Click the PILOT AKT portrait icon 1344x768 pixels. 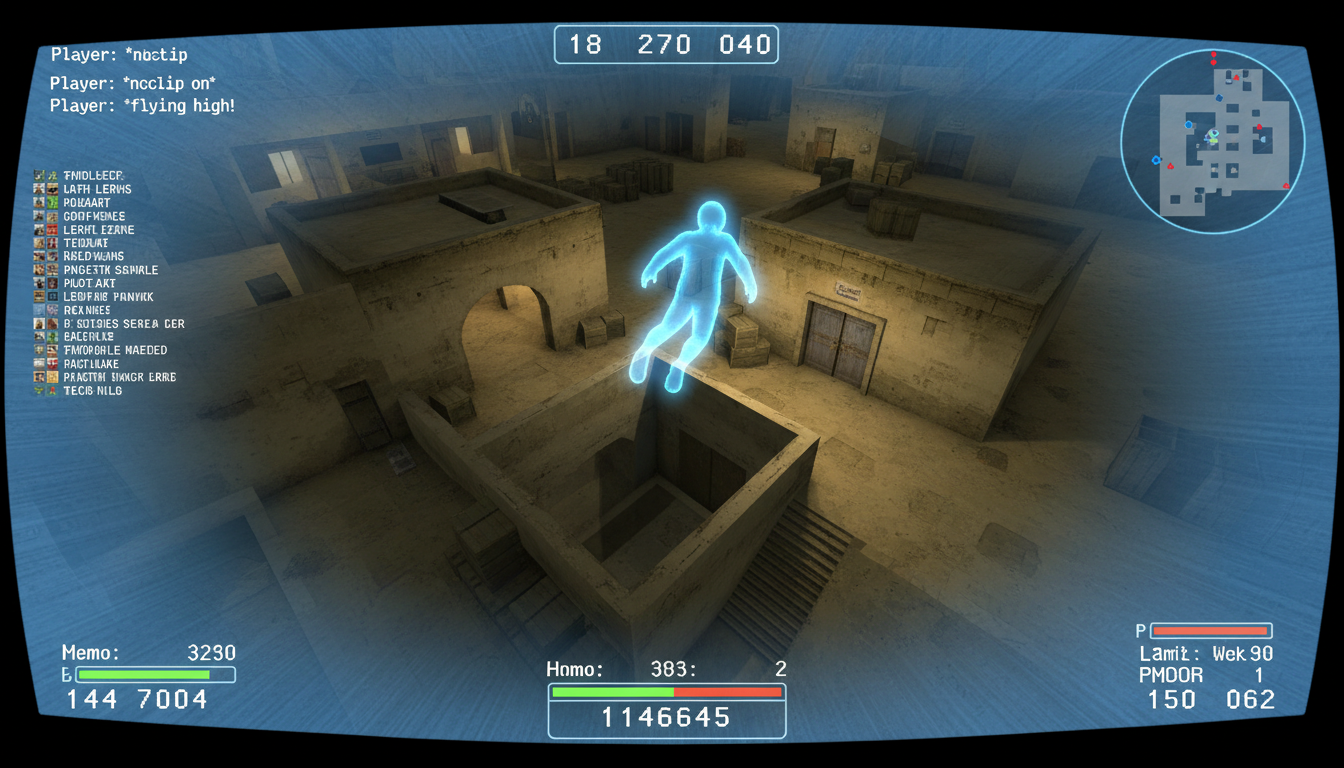(40, 283)
